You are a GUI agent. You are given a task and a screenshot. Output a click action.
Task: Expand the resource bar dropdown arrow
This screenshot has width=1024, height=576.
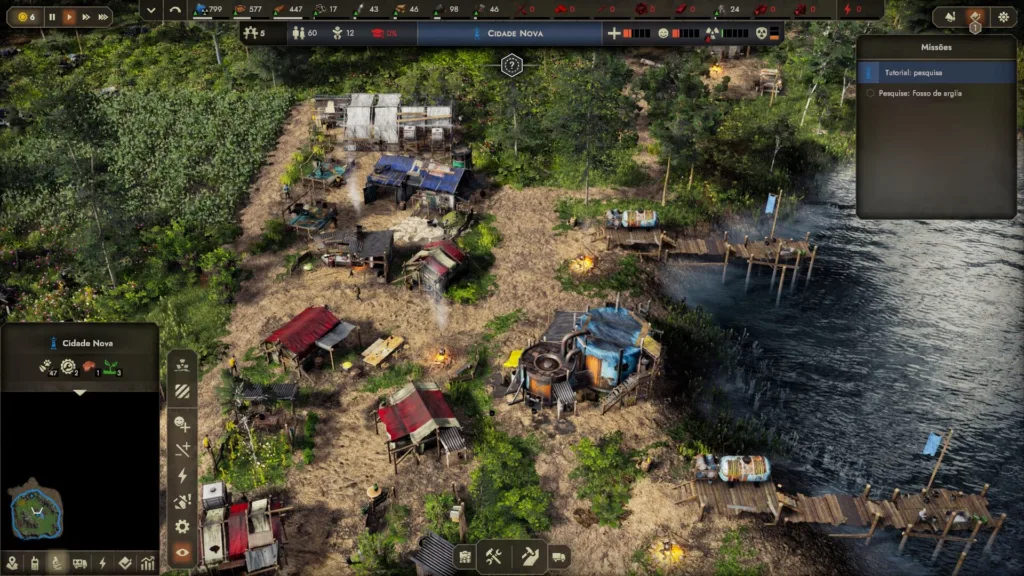[x=151, y=10]
